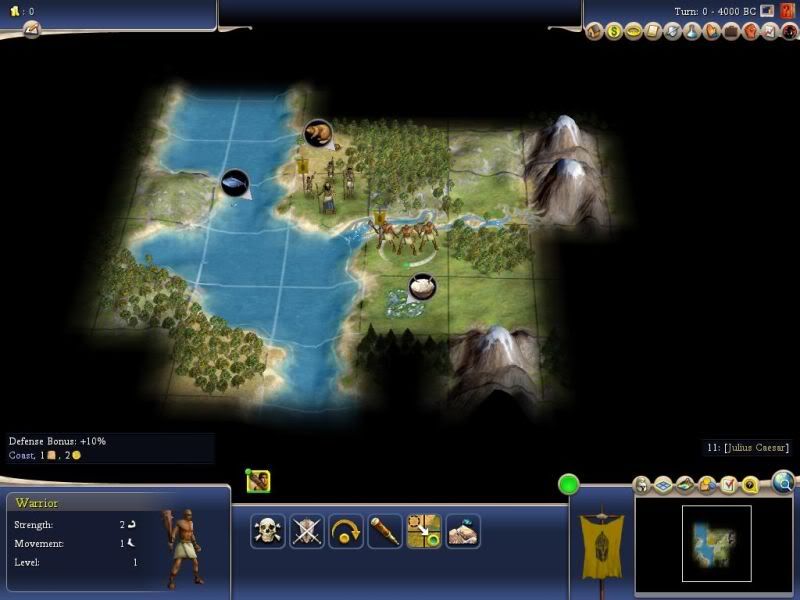Select the Go To move action button

coord(424,531)
